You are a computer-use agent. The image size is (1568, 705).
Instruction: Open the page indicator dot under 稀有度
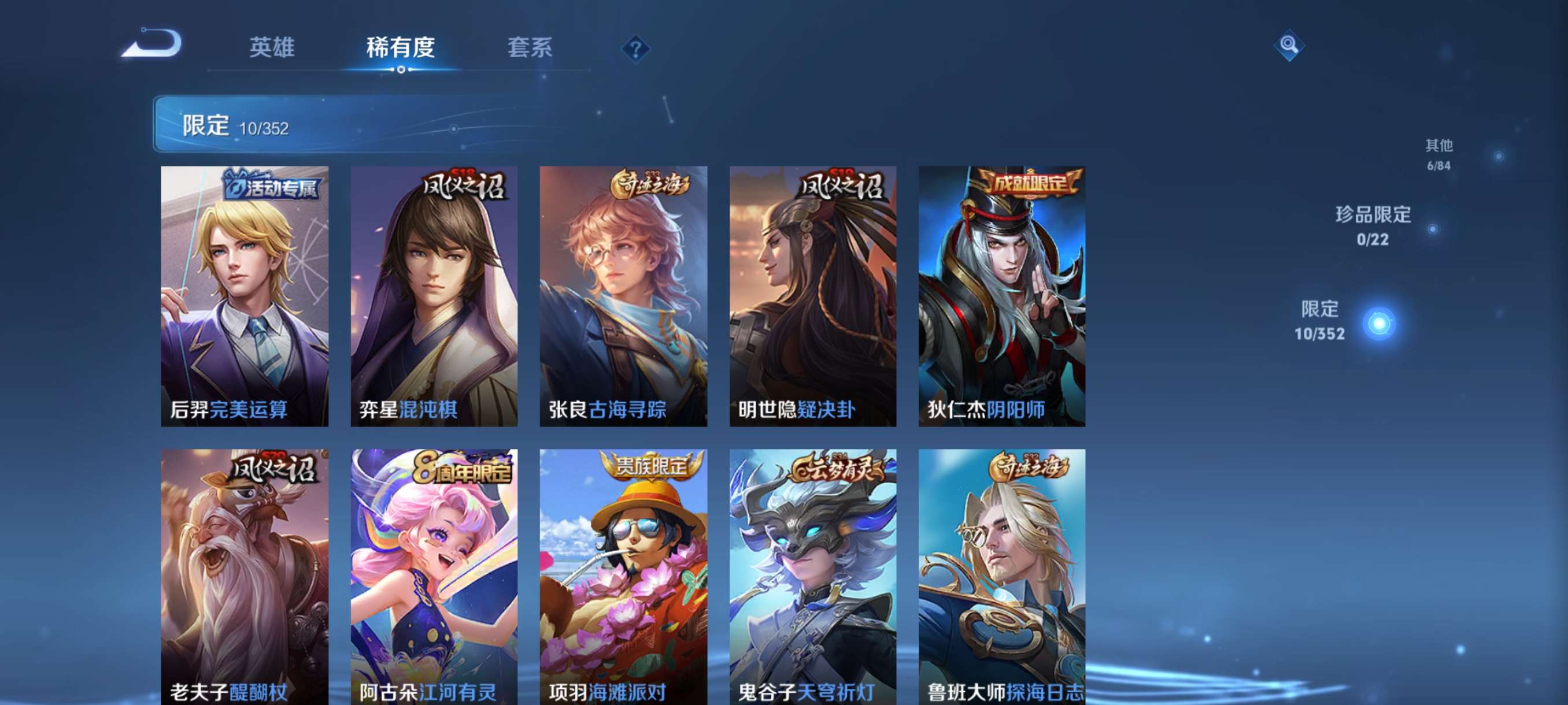pyautogui.click(x=401, y=69)
